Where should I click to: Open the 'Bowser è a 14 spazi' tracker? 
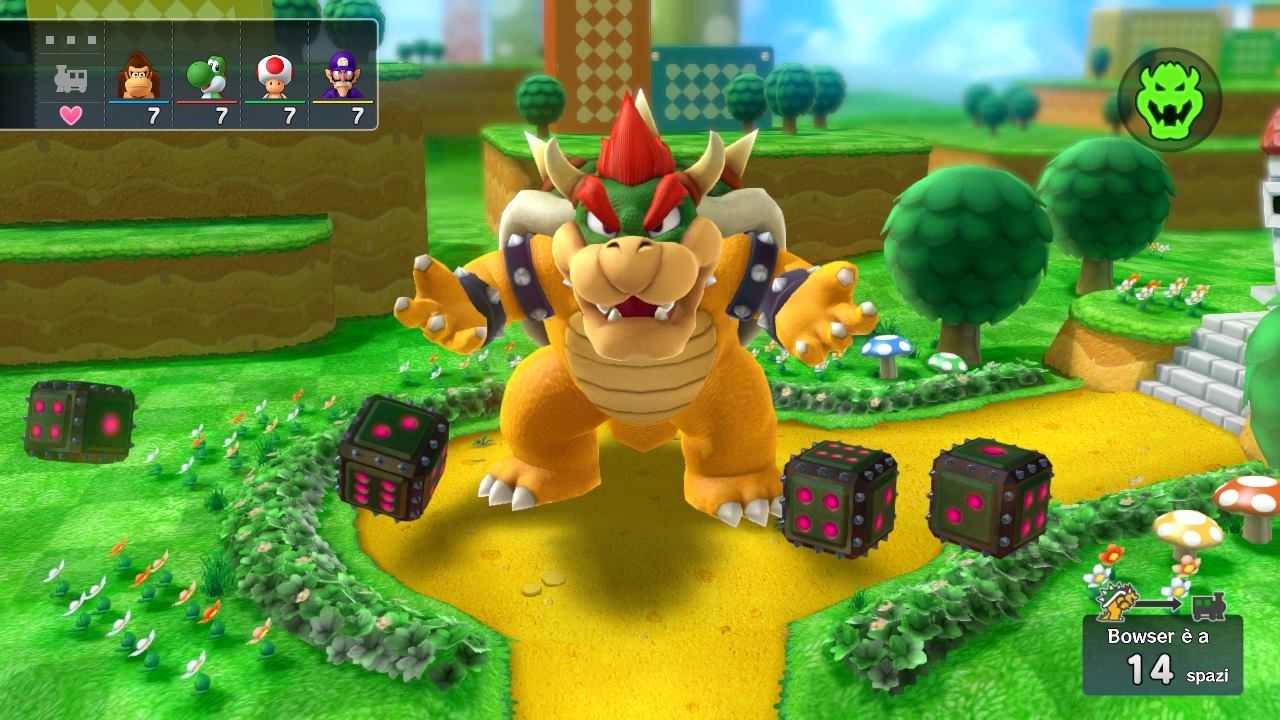(x=1162, y=655)
